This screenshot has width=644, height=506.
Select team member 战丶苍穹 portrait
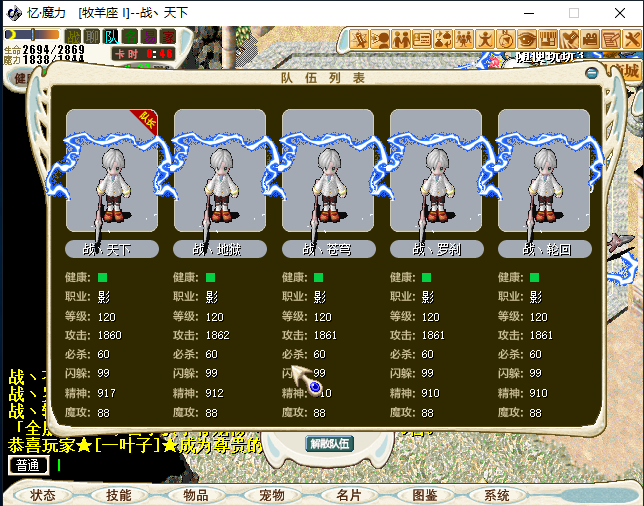coord(328,170)
